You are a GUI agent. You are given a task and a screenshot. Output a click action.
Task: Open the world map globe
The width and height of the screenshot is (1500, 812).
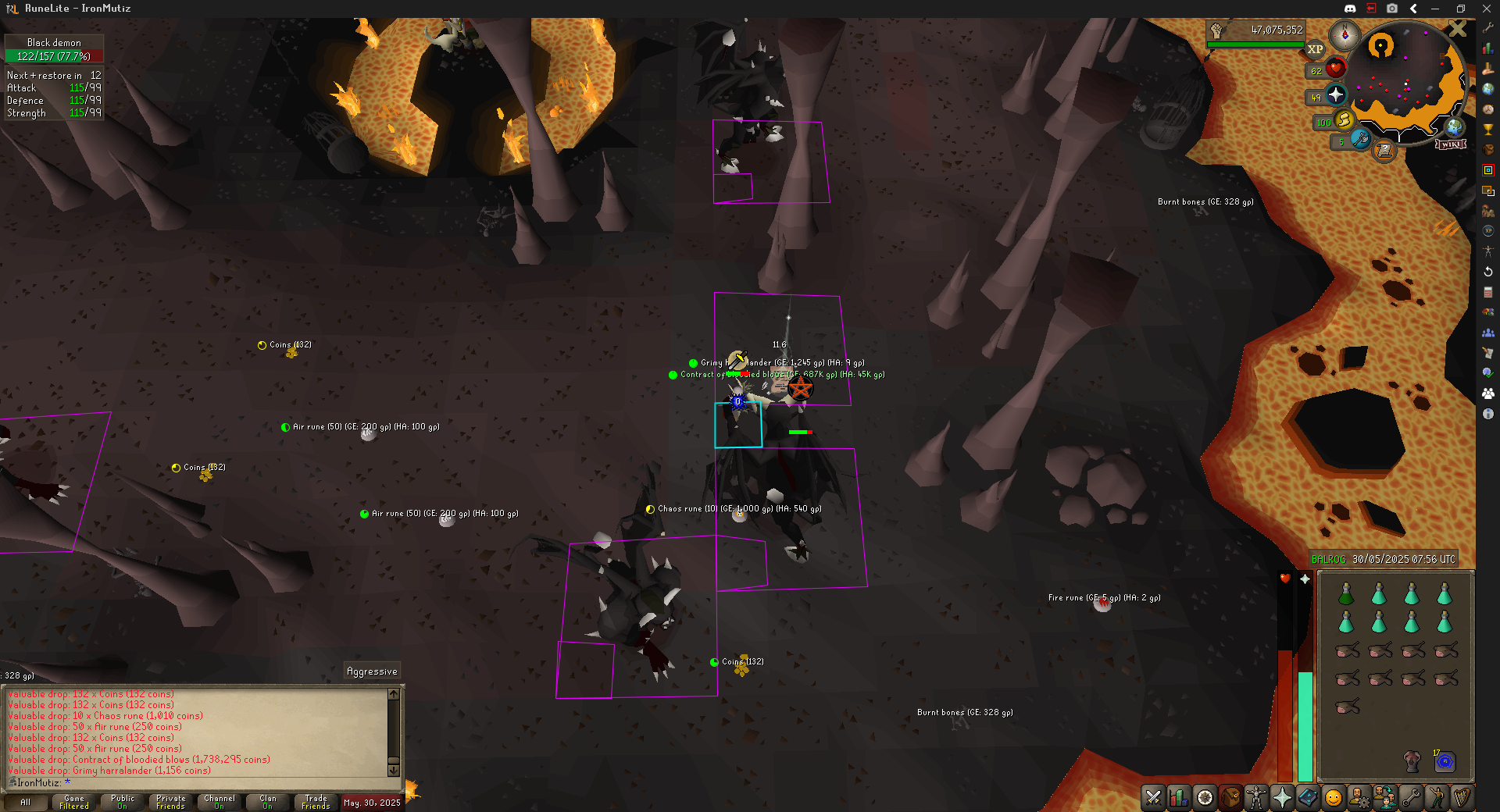(1455, 127)
